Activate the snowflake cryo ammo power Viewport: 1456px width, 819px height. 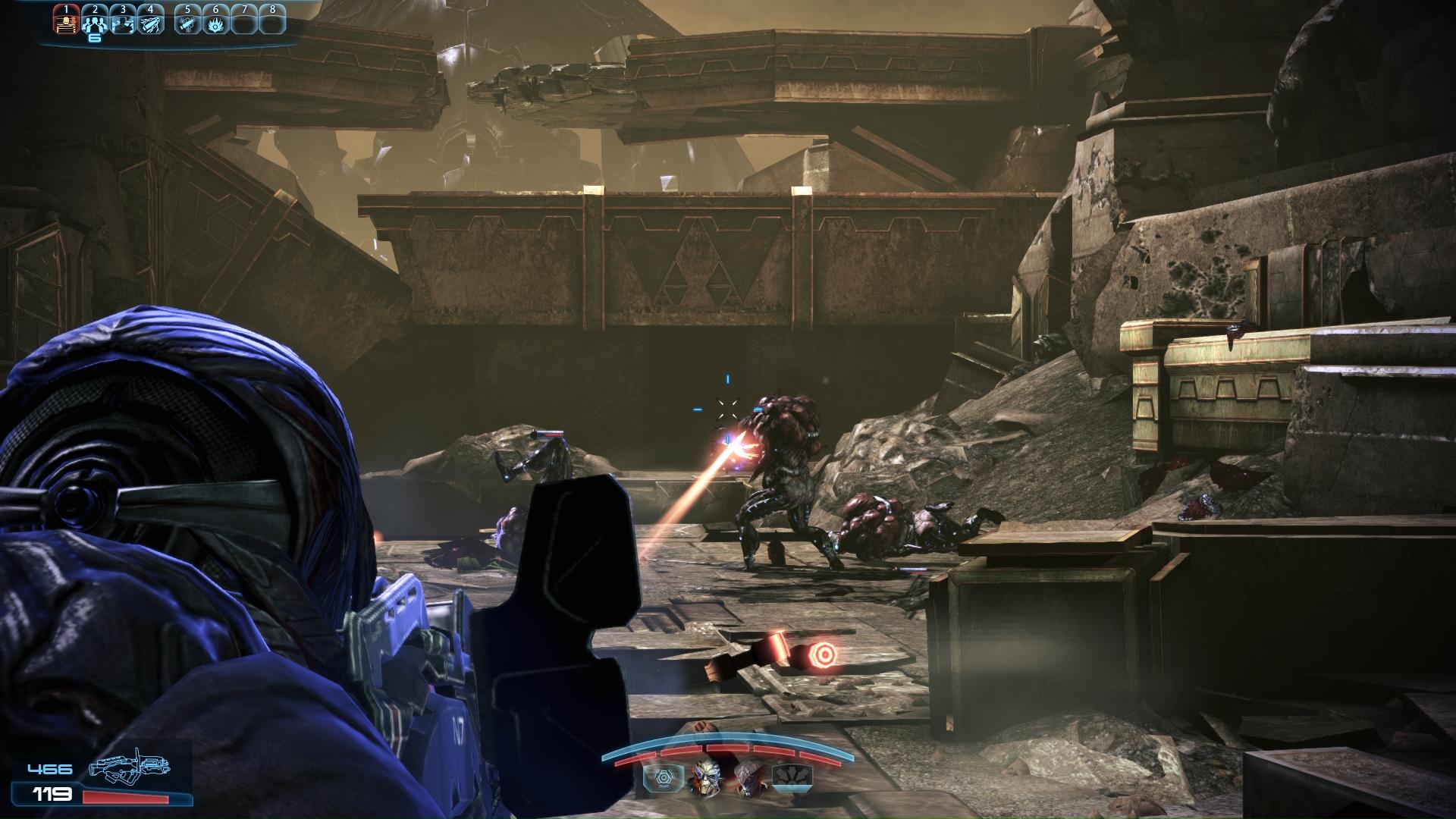187,23
